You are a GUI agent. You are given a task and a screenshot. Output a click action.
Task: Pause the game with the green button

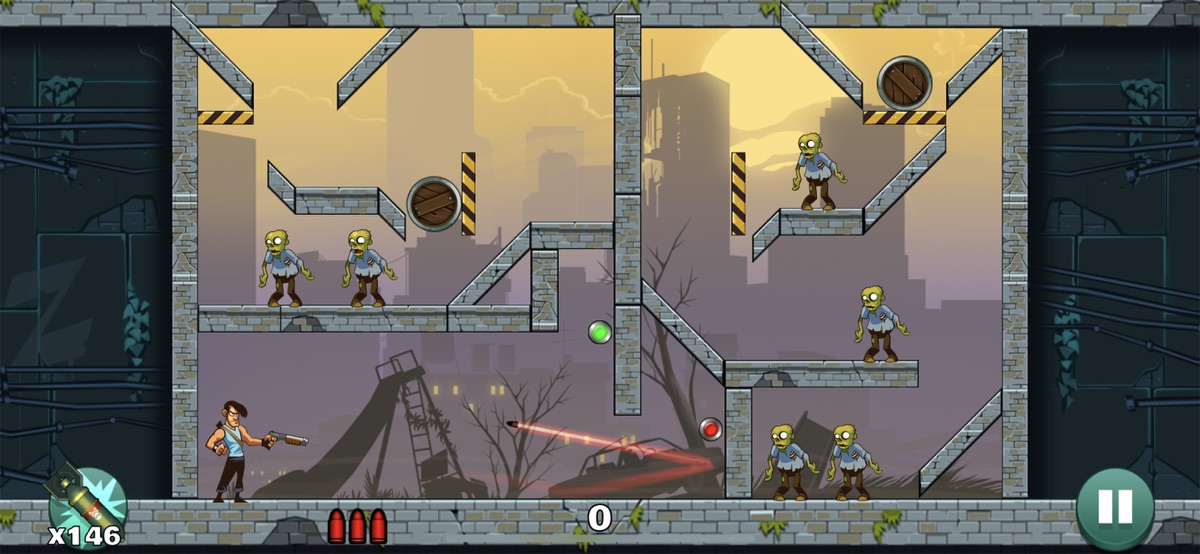coord(1115,508)
